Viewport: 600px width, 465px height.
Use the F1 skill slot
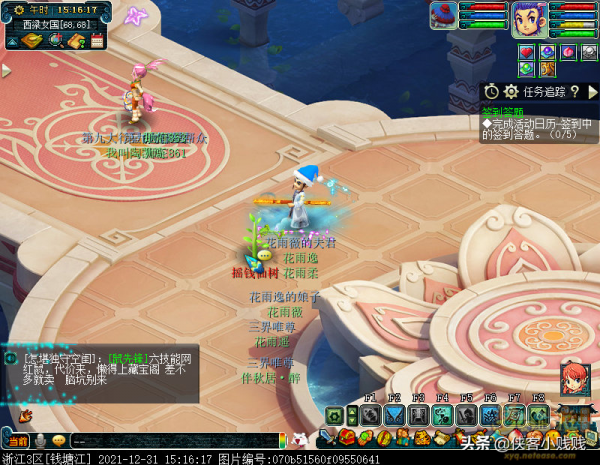point(370,415)
